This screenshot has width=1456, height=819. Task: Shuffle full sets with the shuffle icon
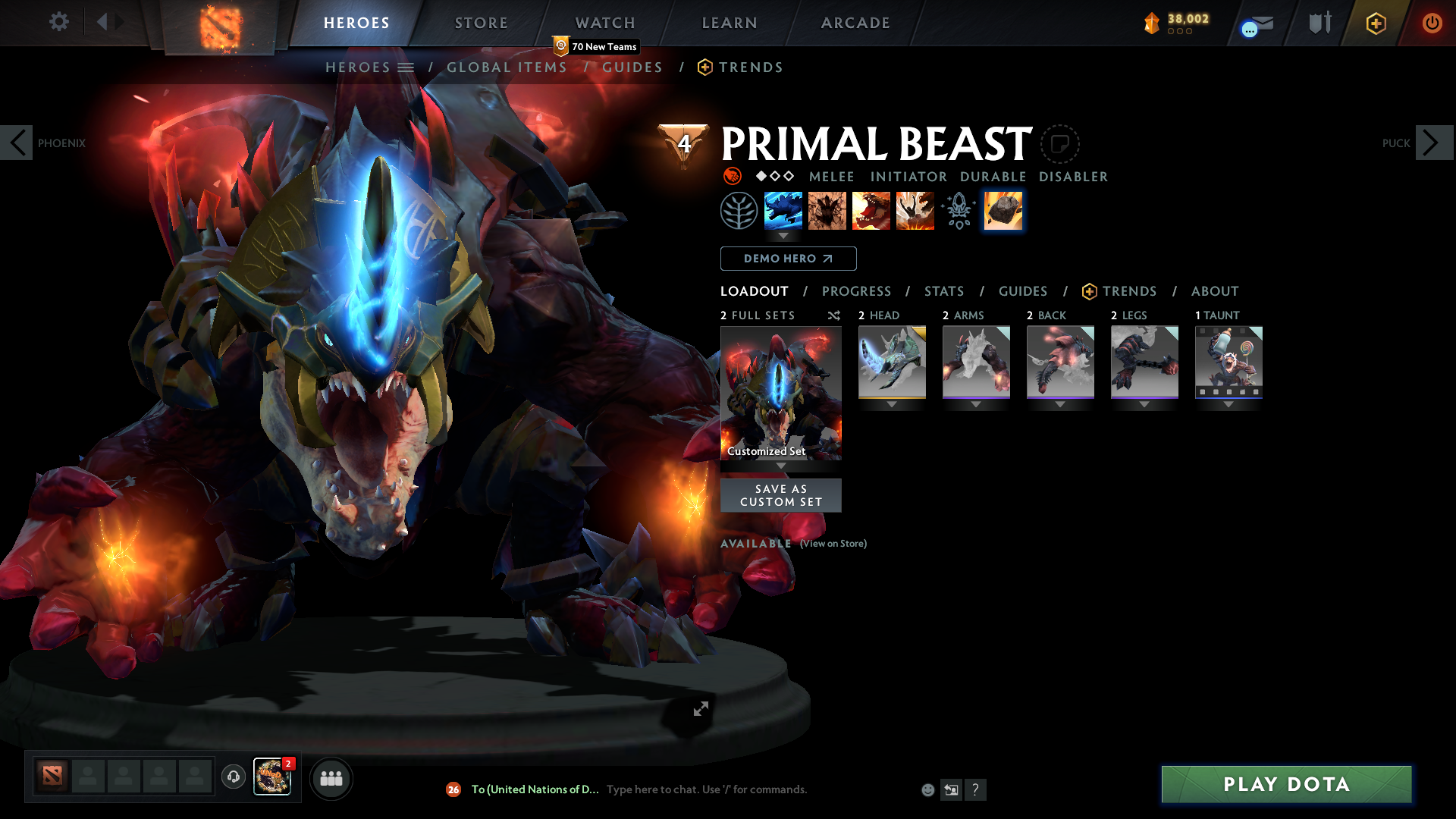point(833,315)
